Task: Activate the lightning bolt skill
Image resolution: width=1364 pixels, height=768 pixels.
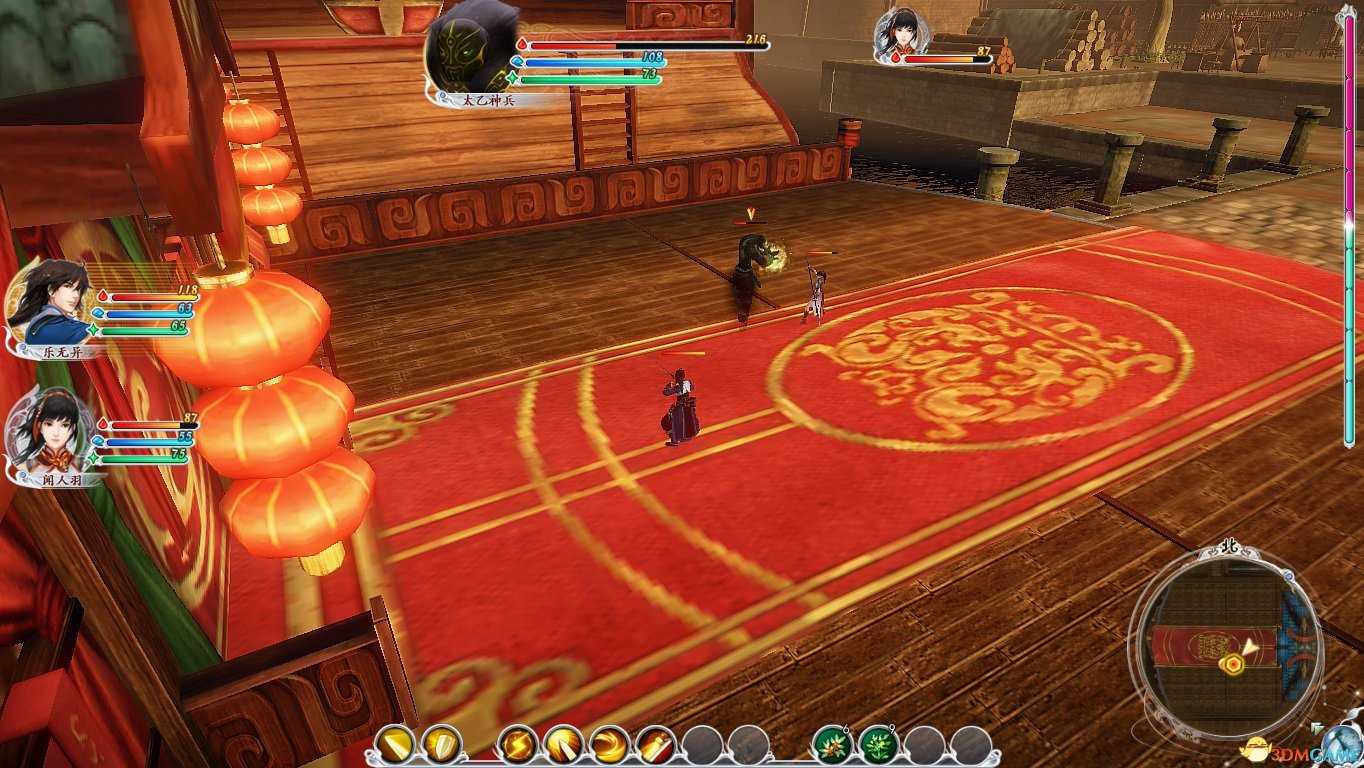Action: tap(518, 744)
